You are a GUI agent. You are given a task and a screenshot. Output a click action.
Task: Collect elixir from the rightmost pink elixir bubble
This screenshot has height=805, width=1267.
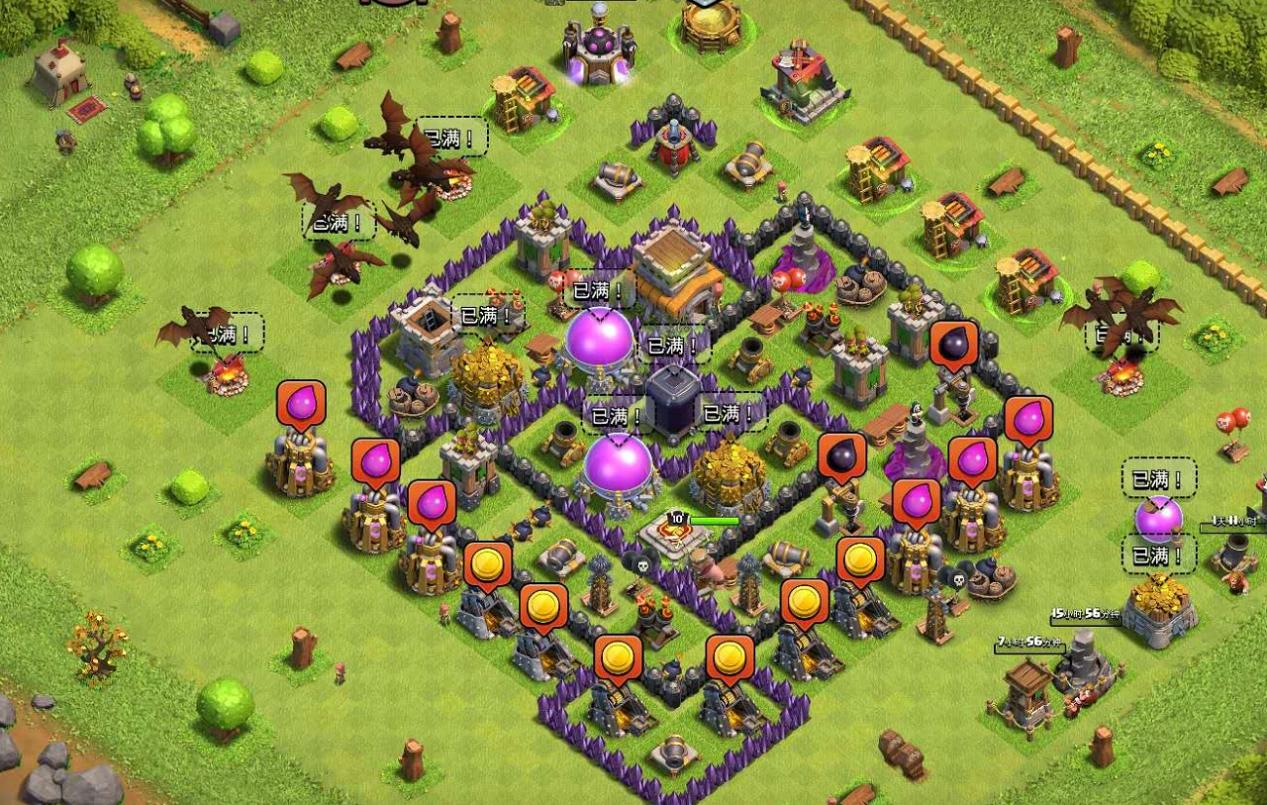[1027, 420]
